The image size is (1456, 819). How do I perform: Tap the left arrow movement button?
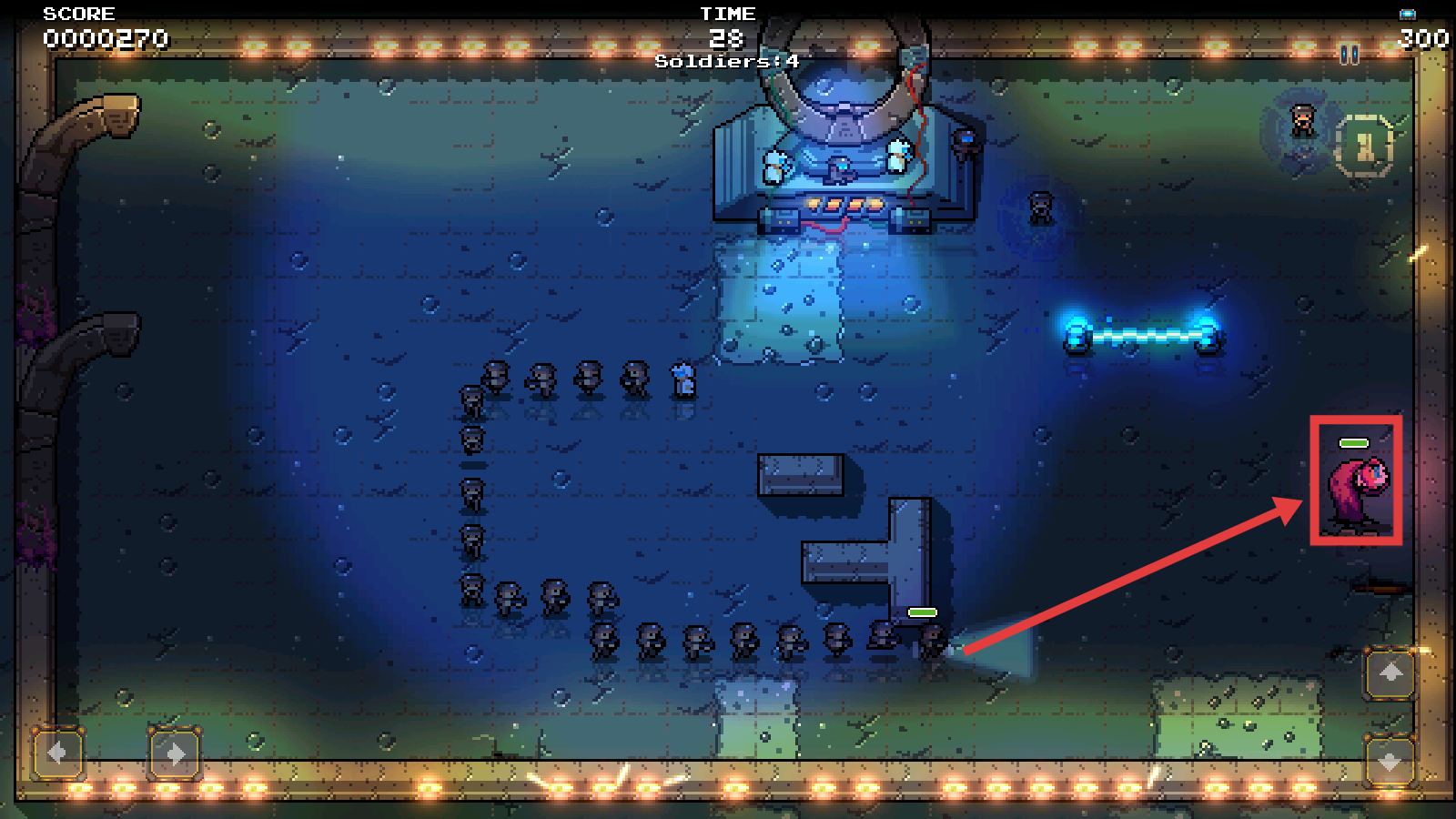tap(57, 753)
